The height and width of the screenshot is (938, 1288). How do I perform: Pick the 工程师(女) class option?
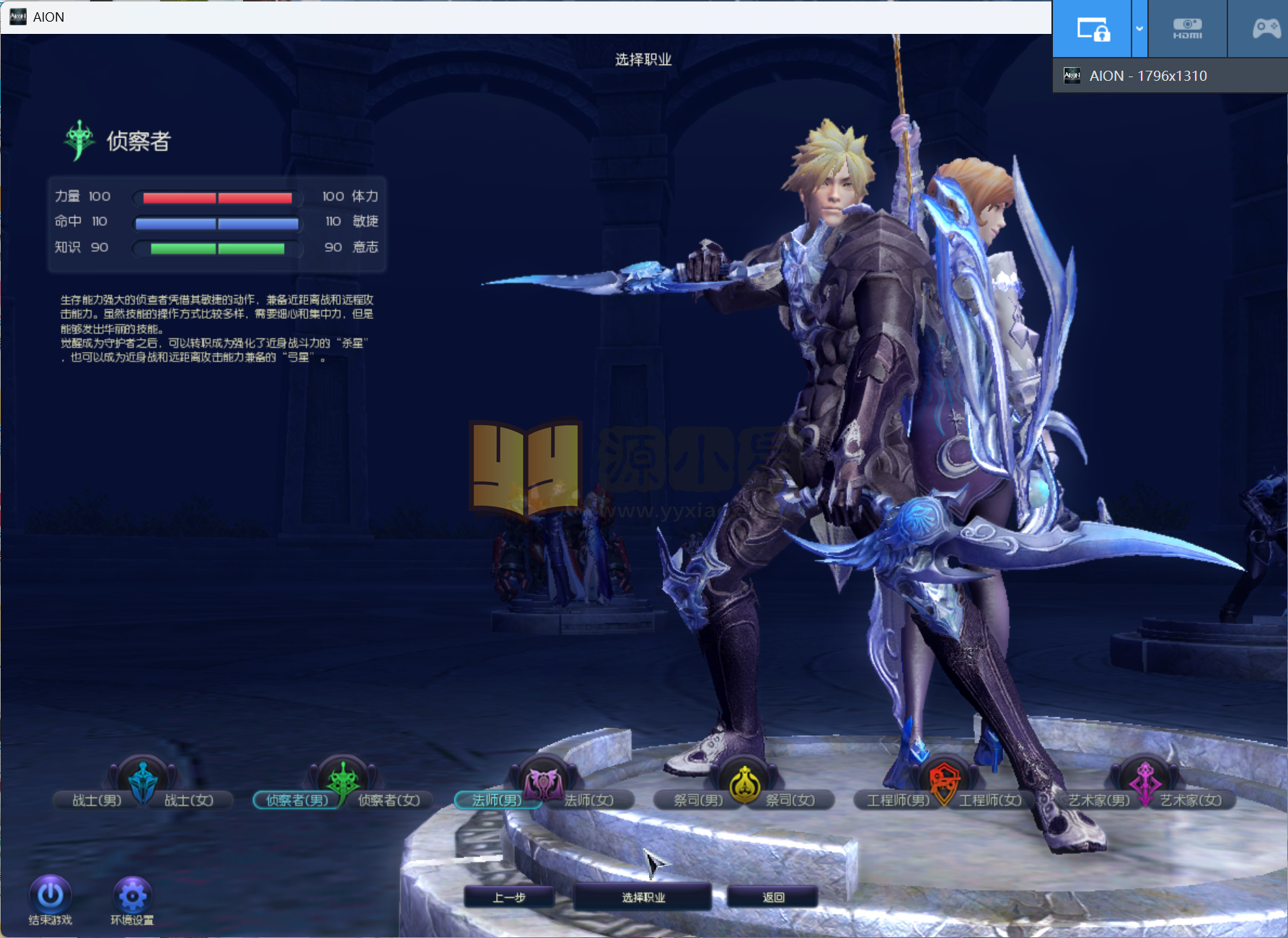tap(990, 800)
